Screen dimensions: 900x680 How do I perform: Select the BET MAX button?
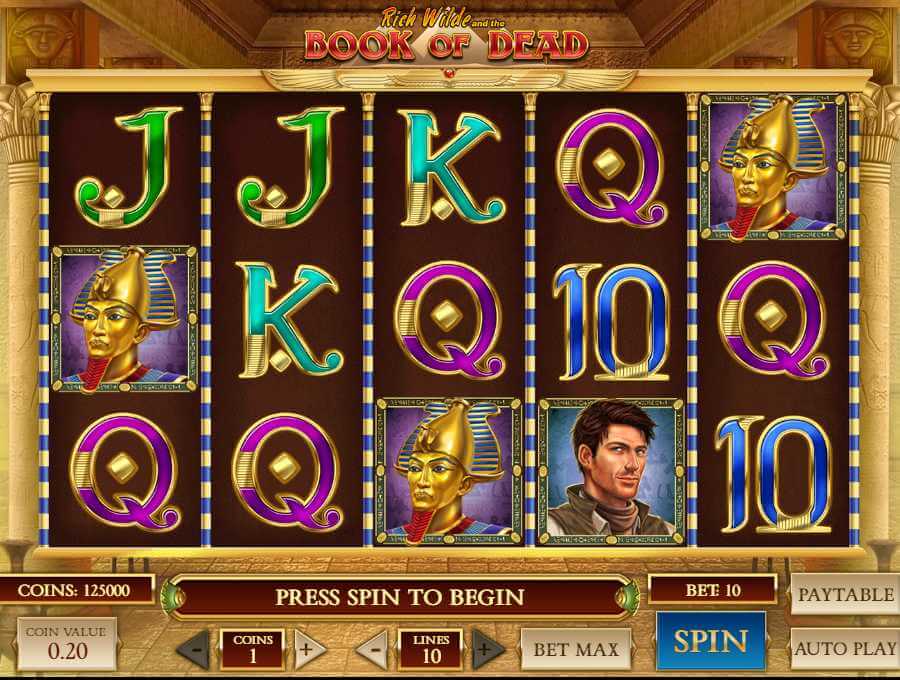(575, 649)
